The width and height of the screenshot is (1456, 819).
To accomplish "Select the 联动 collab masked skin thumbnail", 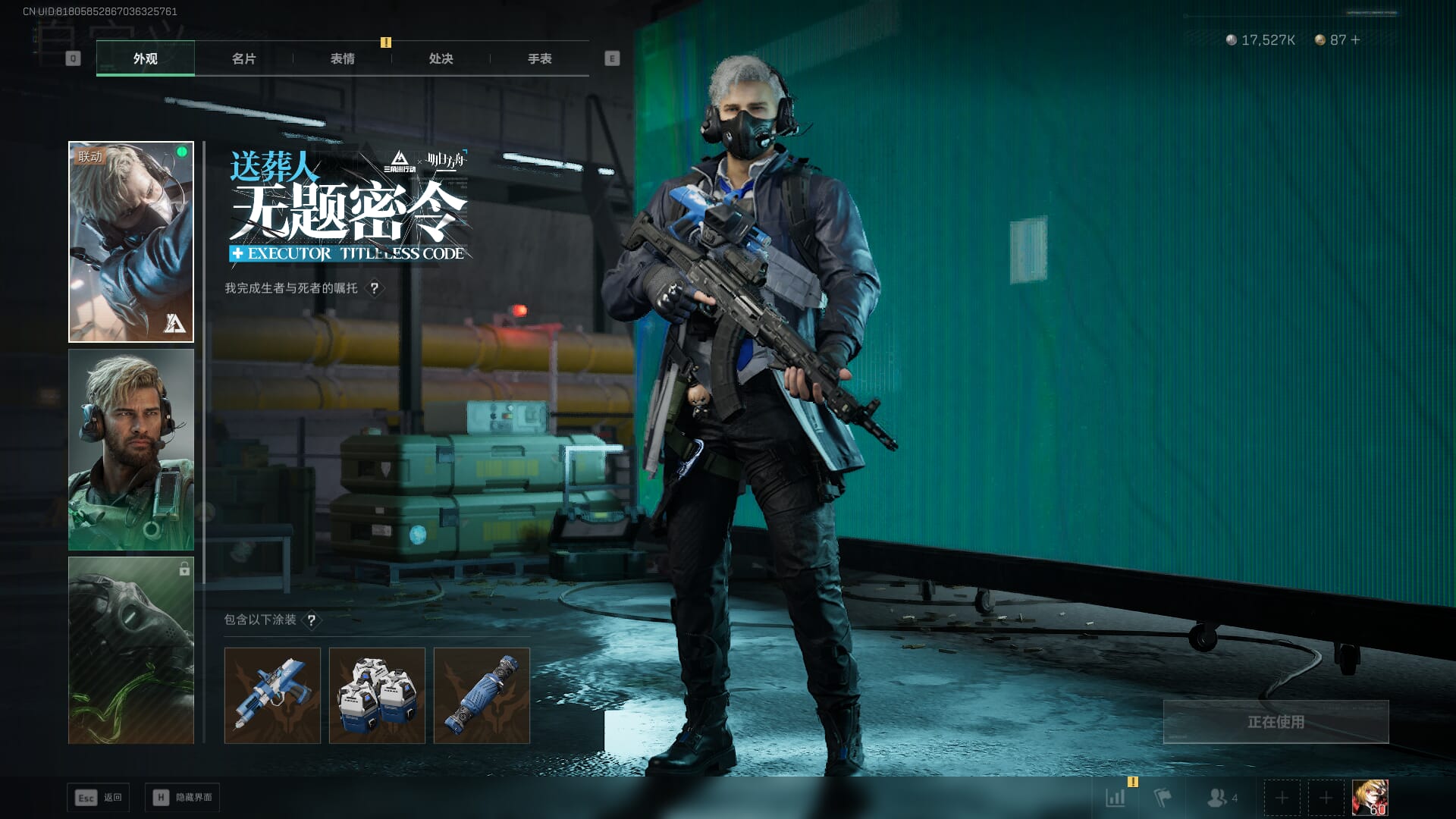I will (131, 242).
